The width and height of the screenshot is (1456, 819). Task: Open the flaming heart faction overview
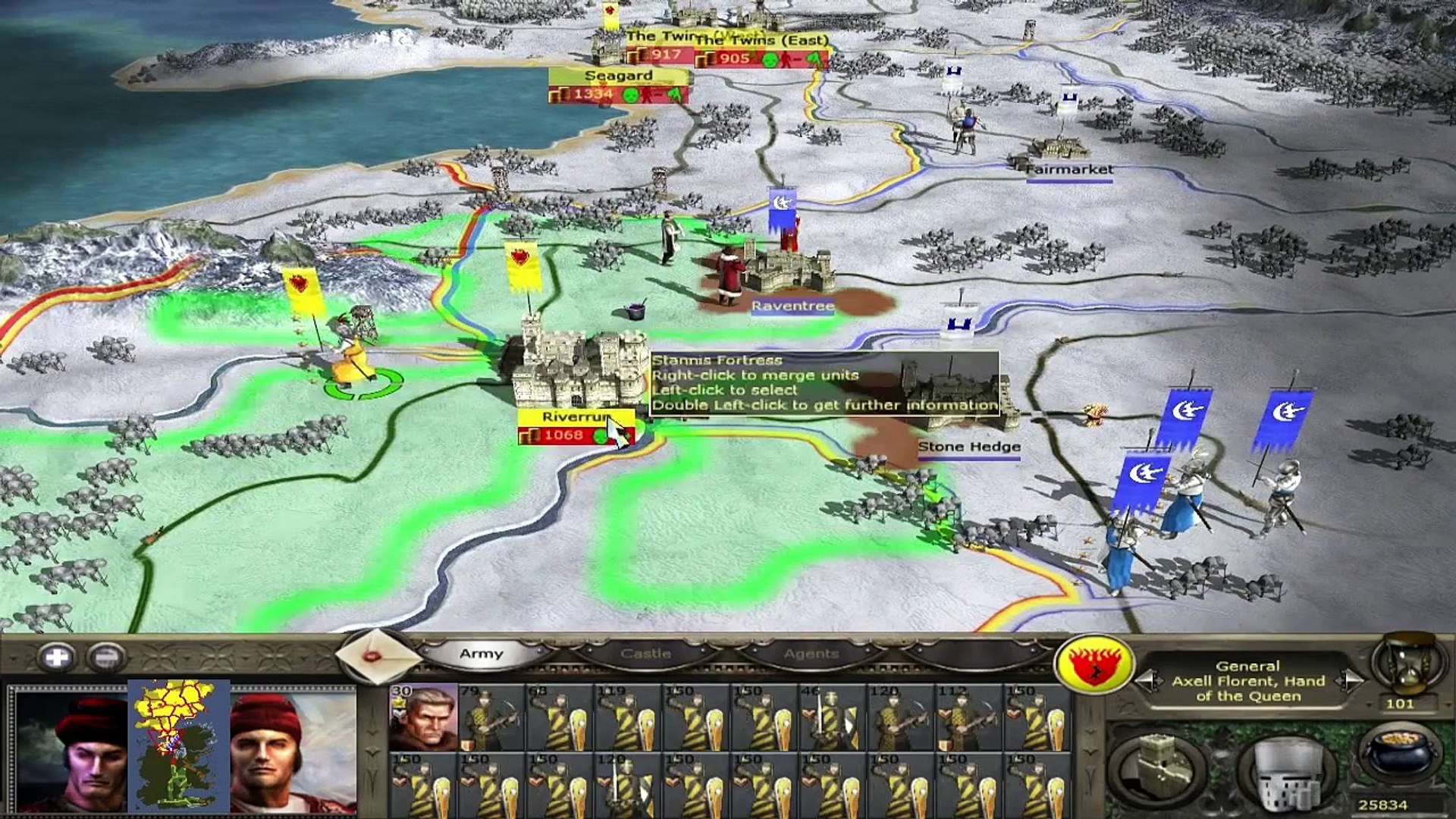coord(1093,664)
